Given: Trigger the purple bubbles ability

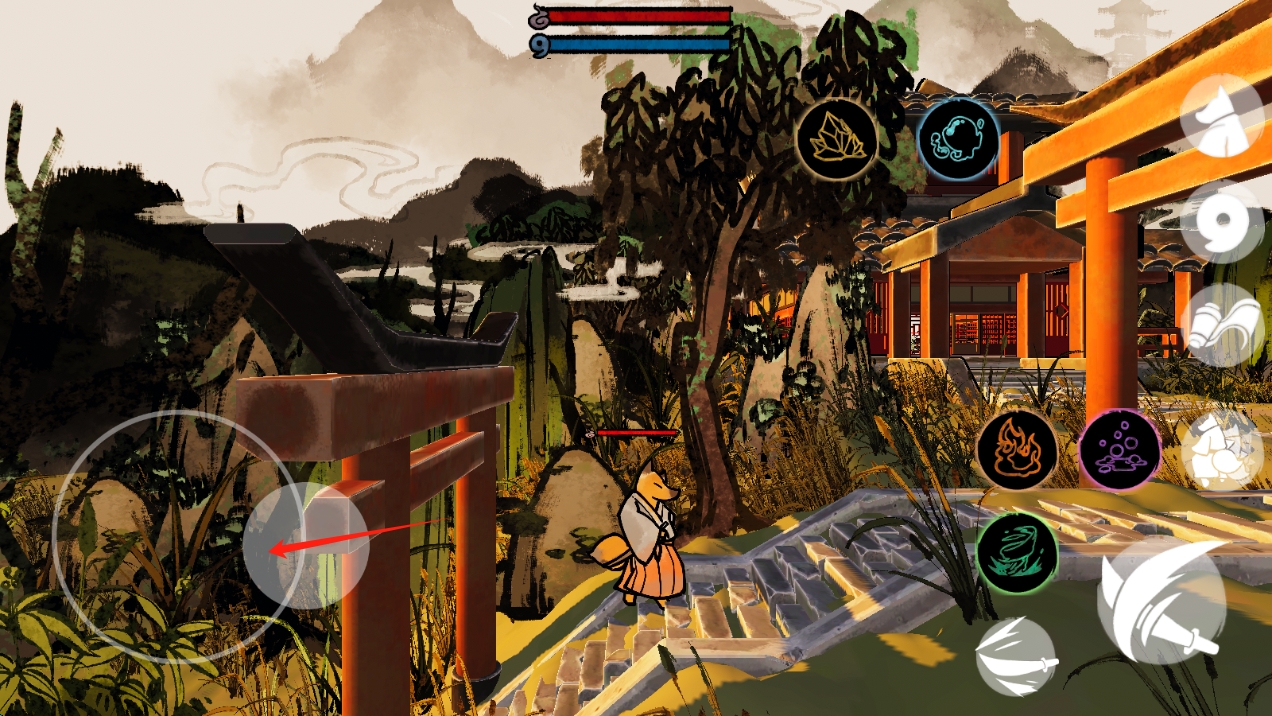Looking at the screenshot, I should [x=1120, y=449].
